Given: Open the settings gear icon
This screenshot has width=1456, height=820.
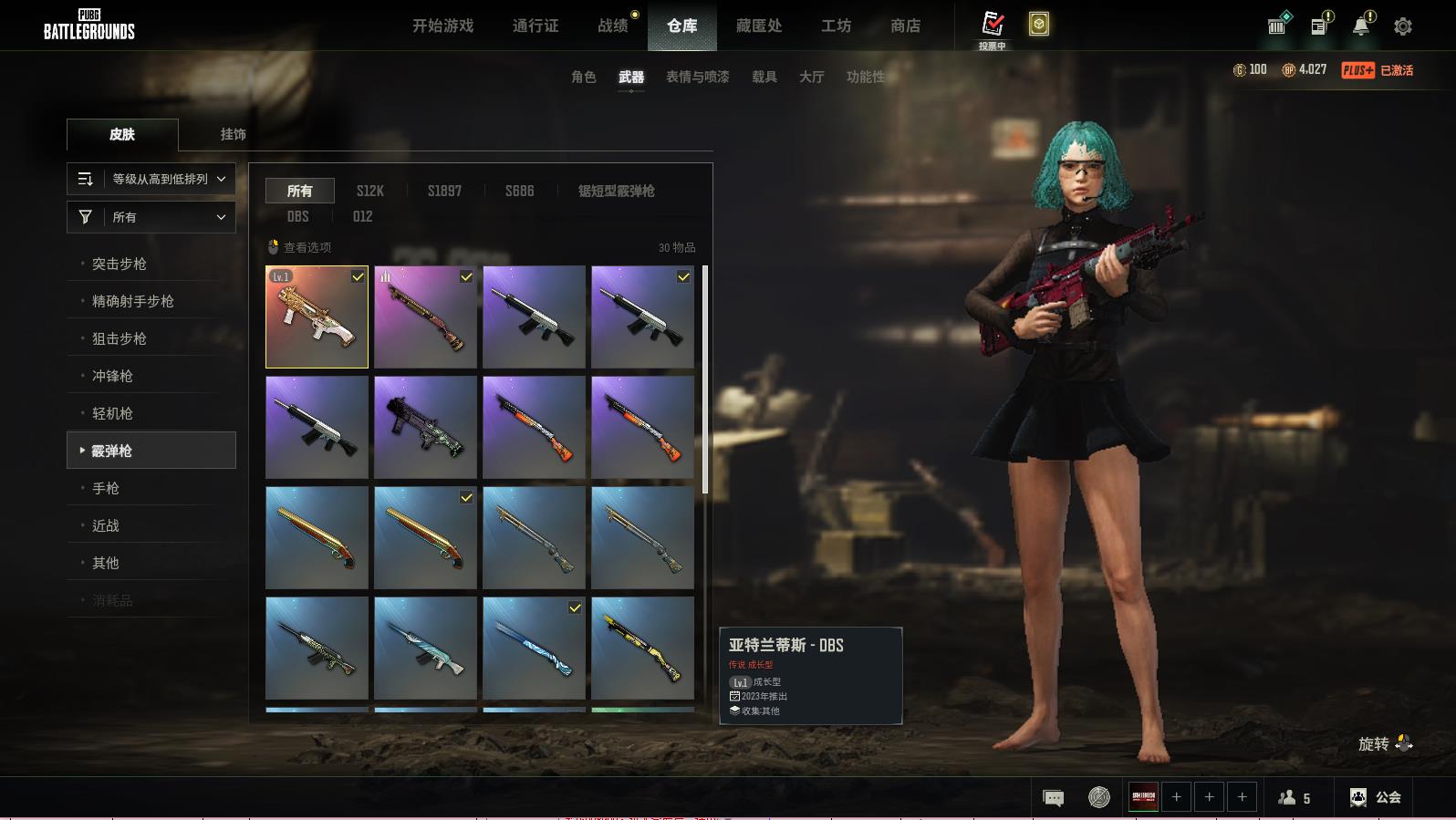Looking at the screenshot, I should pos(1402,26).
